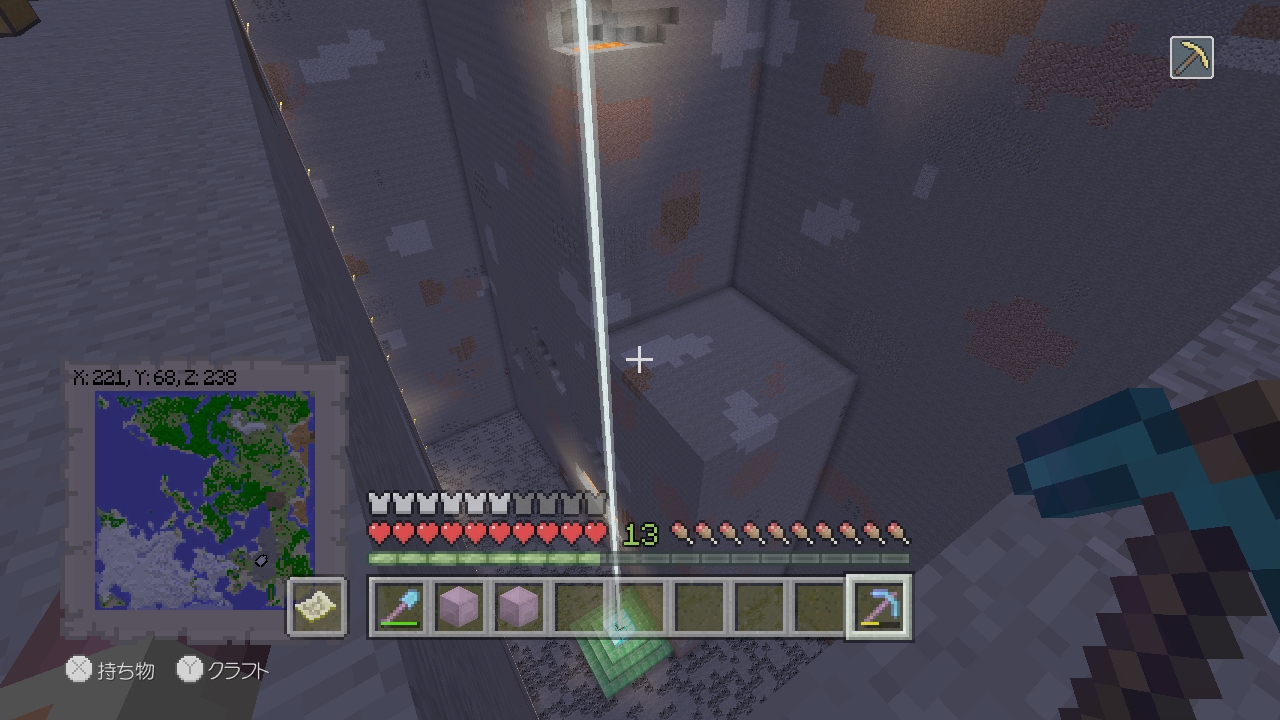1280x720 pixels.
Task: Click the world minimap display
Action: (x=204, y=500)
